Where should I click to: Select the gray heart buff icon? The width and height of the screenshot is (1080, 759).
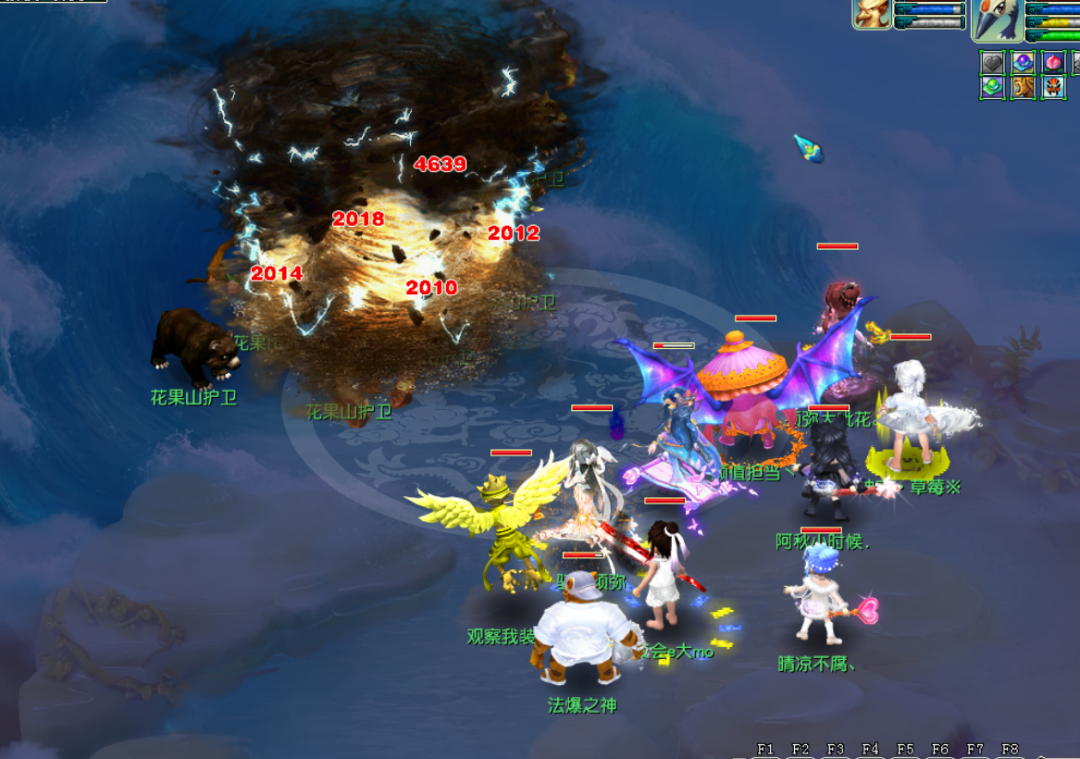point(992,63)
